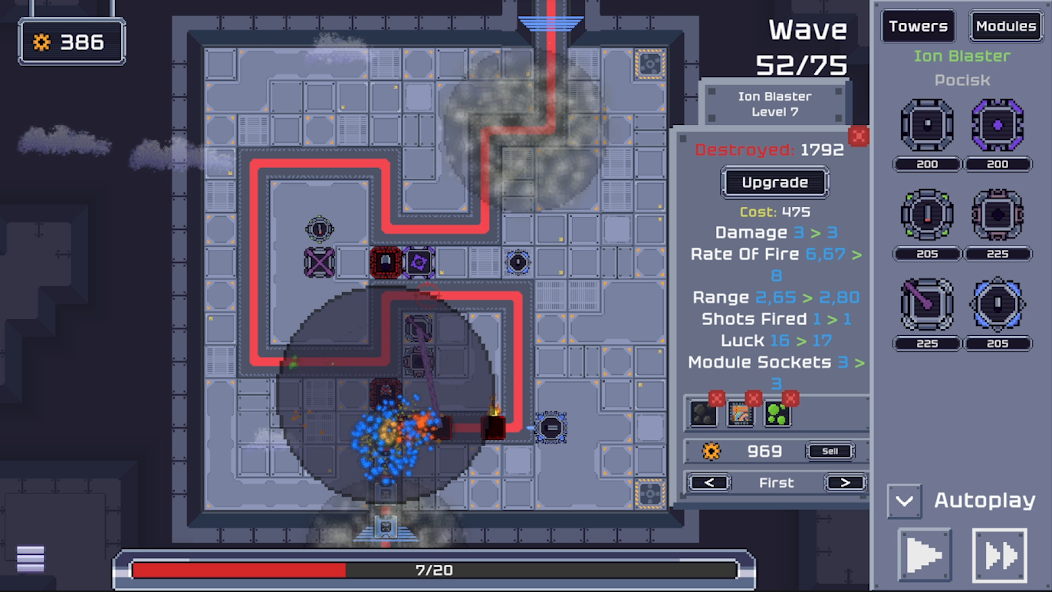This screenshot has width=1052, height=592.
Task: Click the single-arrow play button
Action: pyautogui.click(x=924, y=556)
